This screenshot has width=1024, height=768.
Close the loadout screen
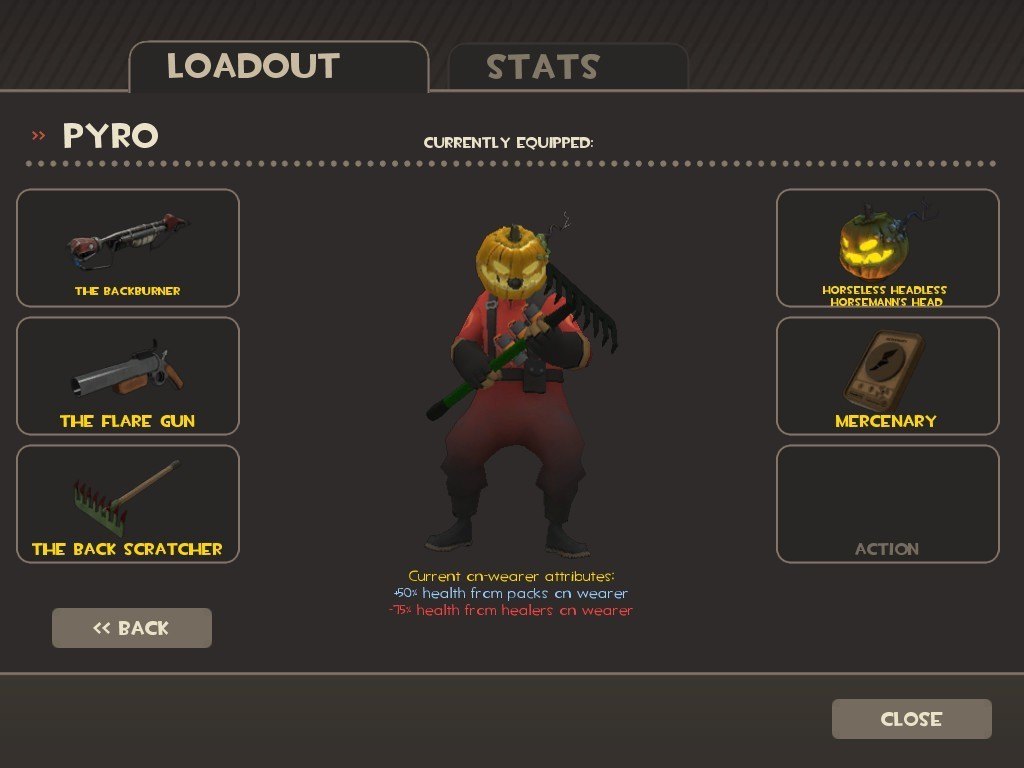[x=911, y=719]
